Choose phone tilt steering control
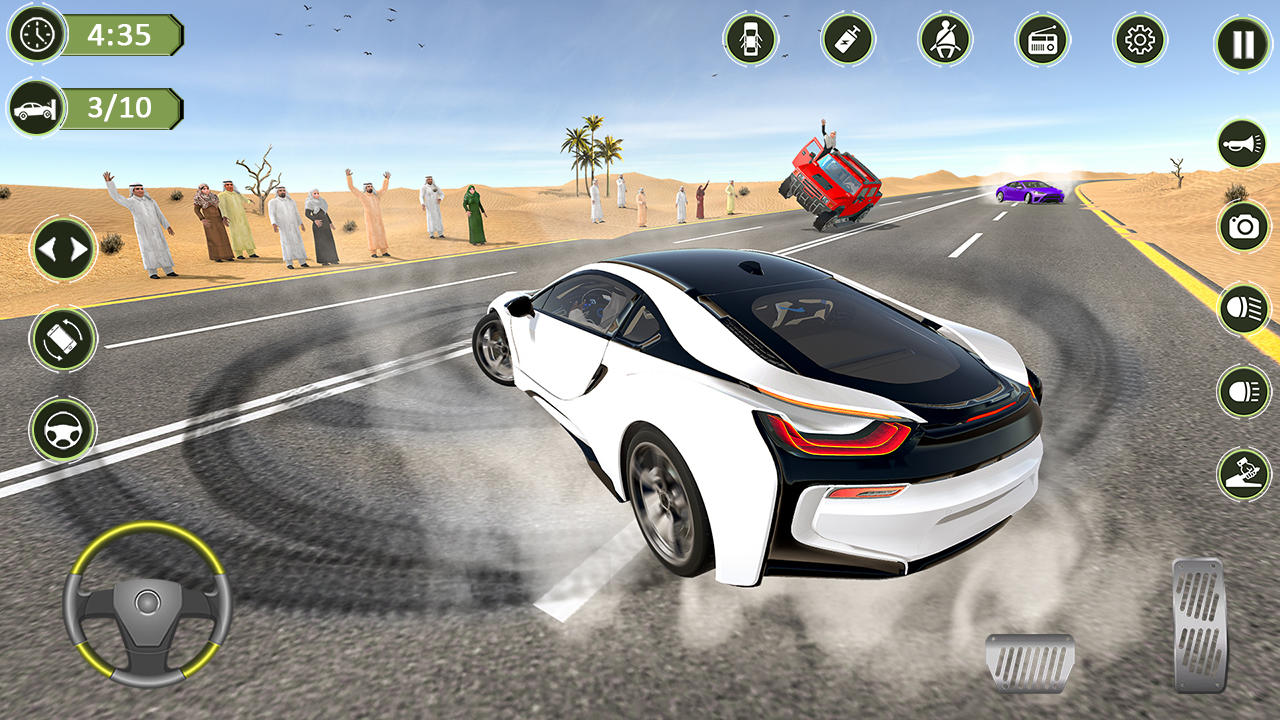 tap(64, 339)
